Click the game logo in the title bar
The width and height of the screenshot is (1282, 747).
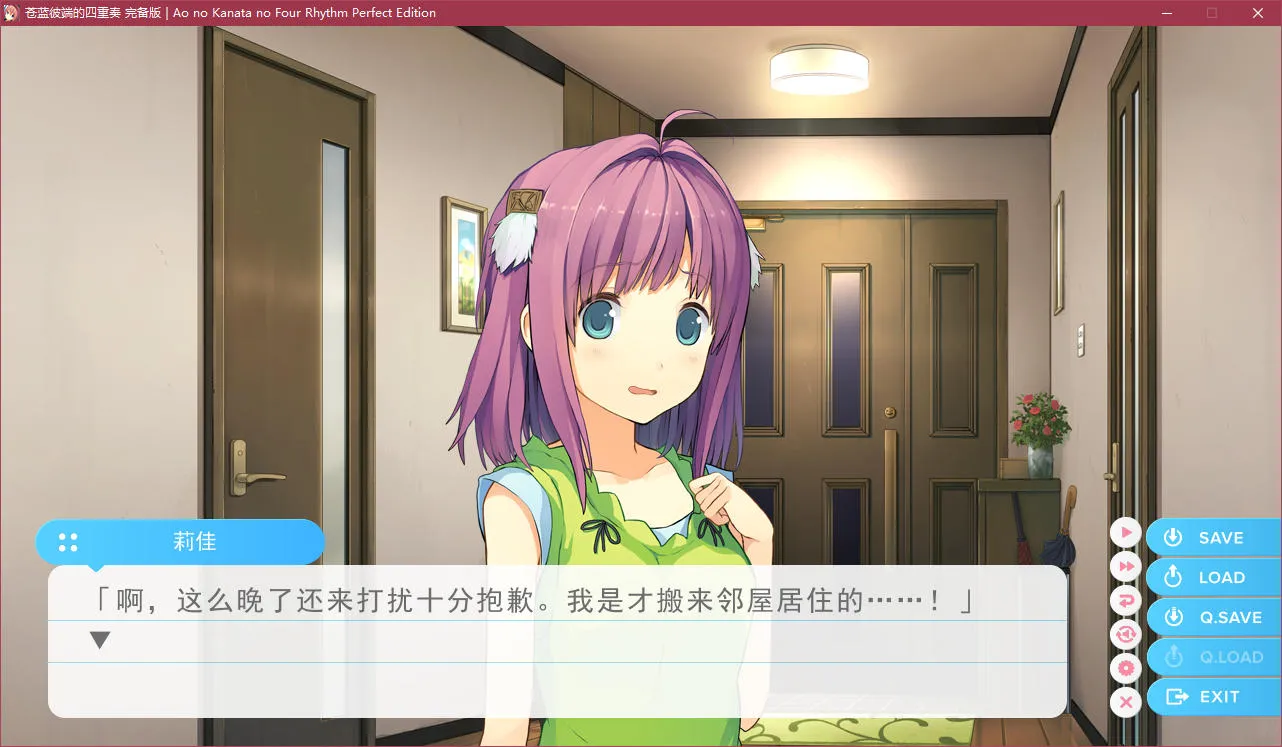click(10, 12)
